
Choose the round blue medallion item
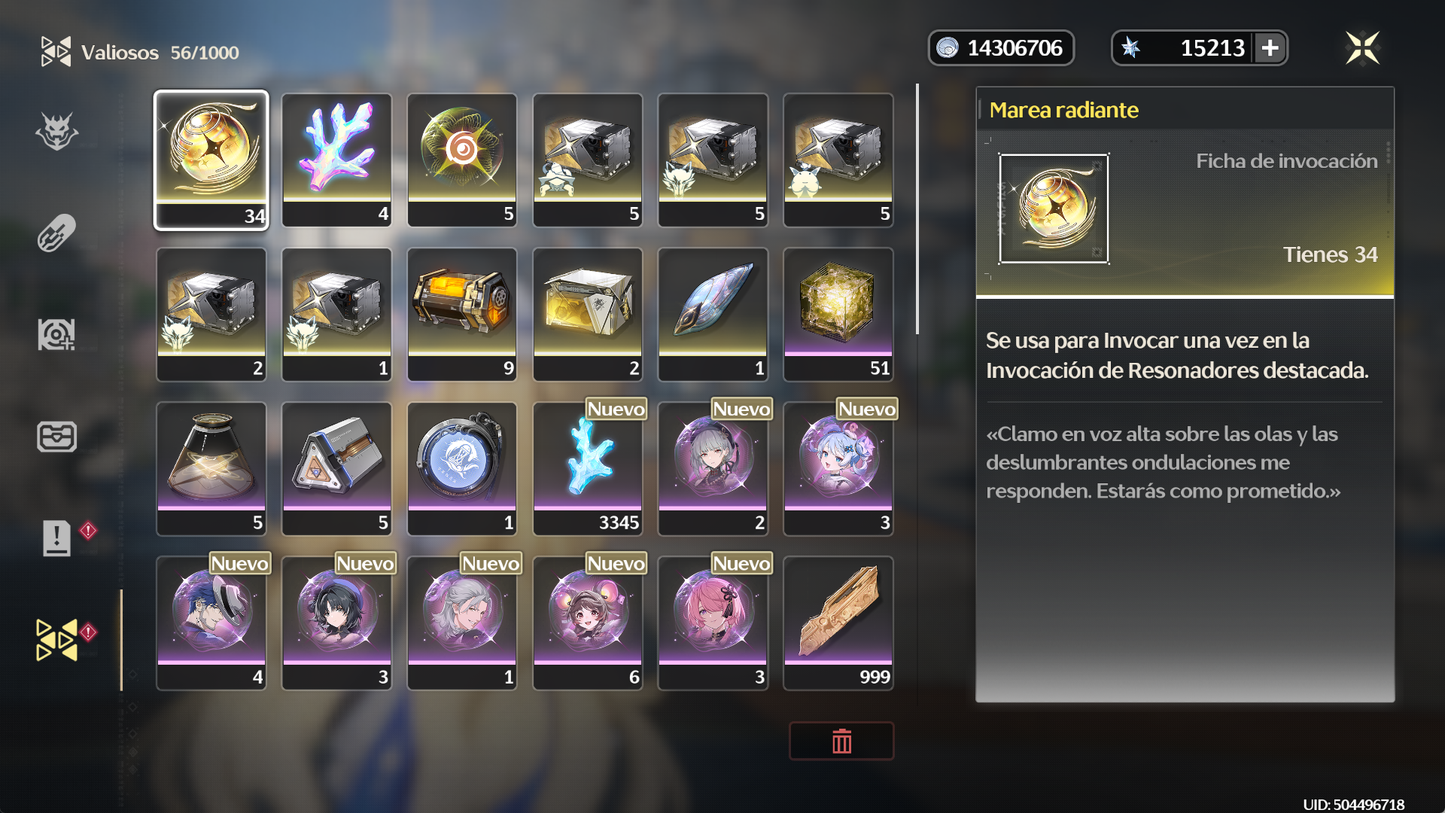point(462,468)
